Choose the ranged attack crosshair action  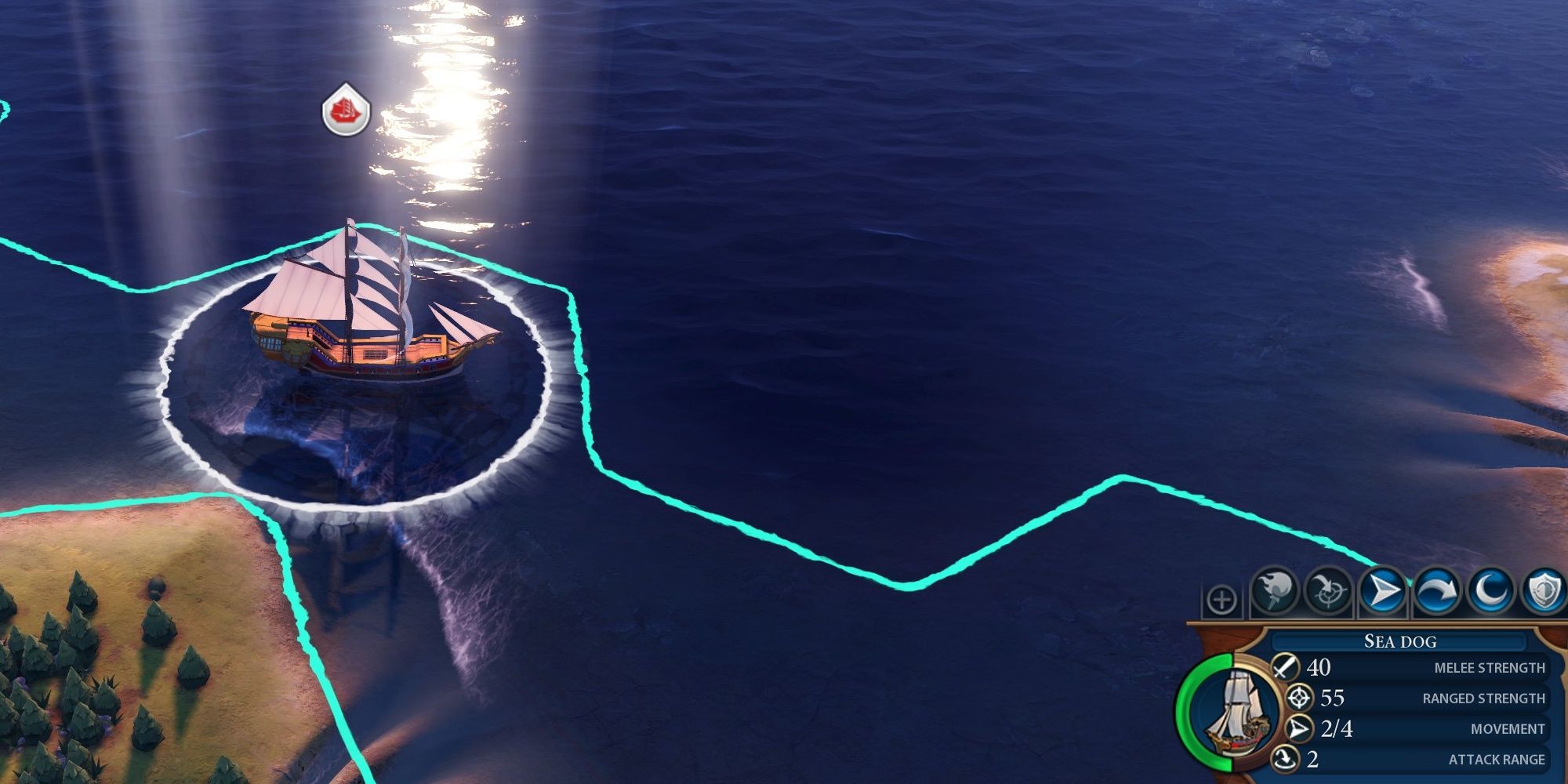click(1328, 590)
